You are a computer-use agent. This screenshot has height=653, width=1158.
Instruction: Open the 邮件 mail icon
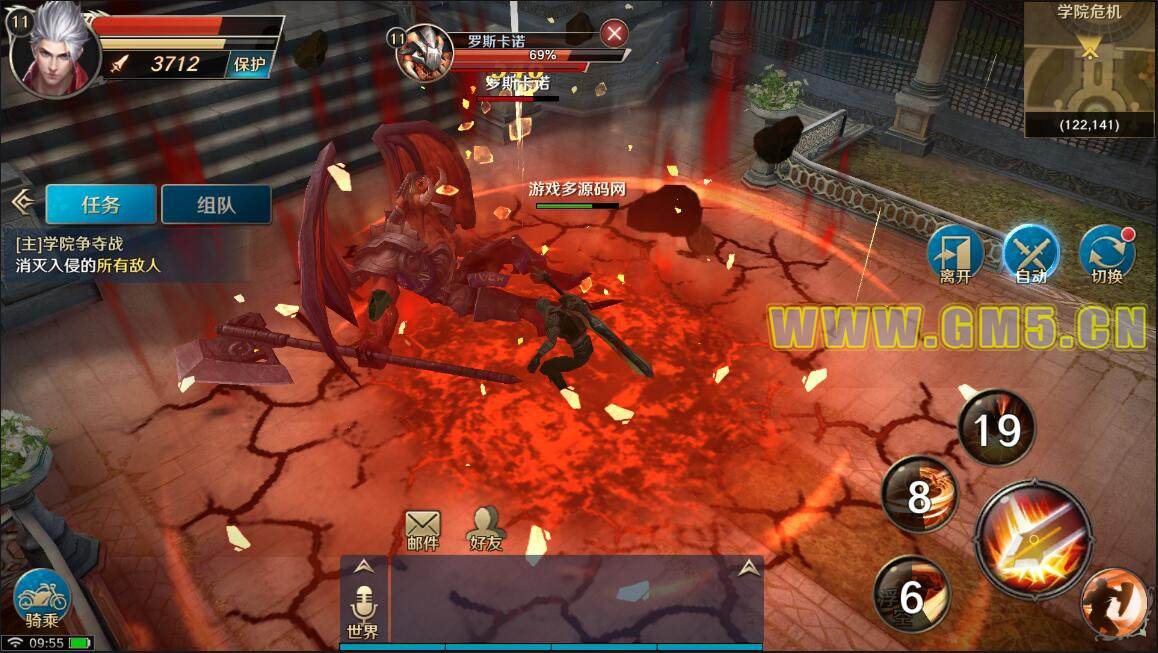[x=423, y=530]
